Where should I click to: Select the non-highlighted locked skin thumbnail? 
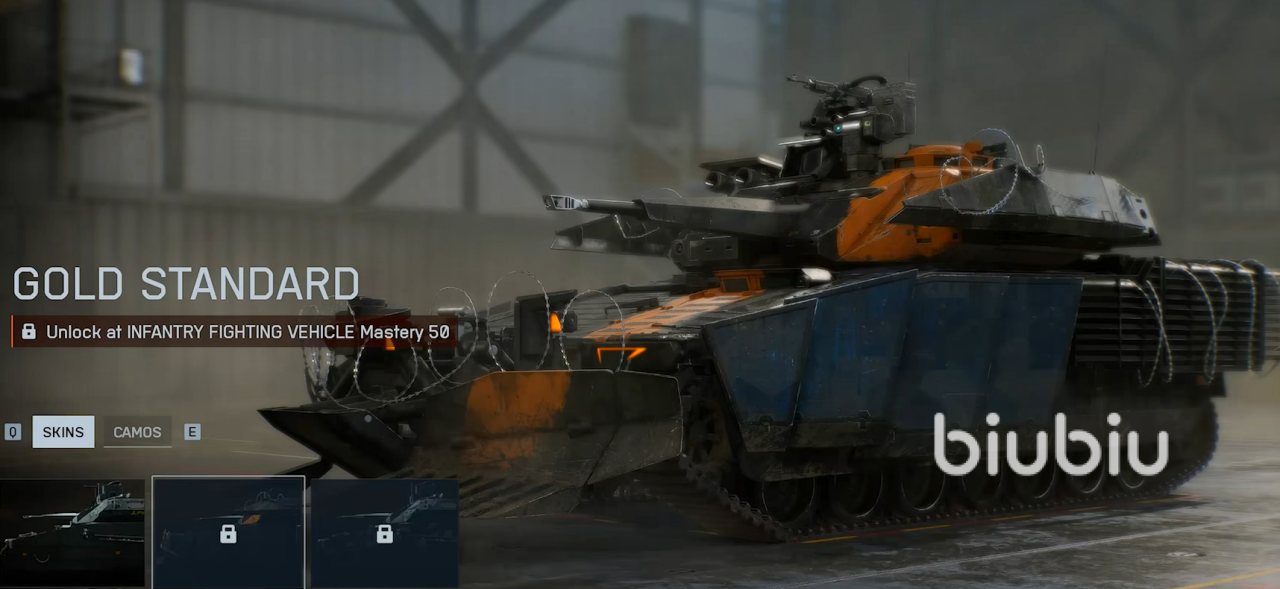(384, 533)
